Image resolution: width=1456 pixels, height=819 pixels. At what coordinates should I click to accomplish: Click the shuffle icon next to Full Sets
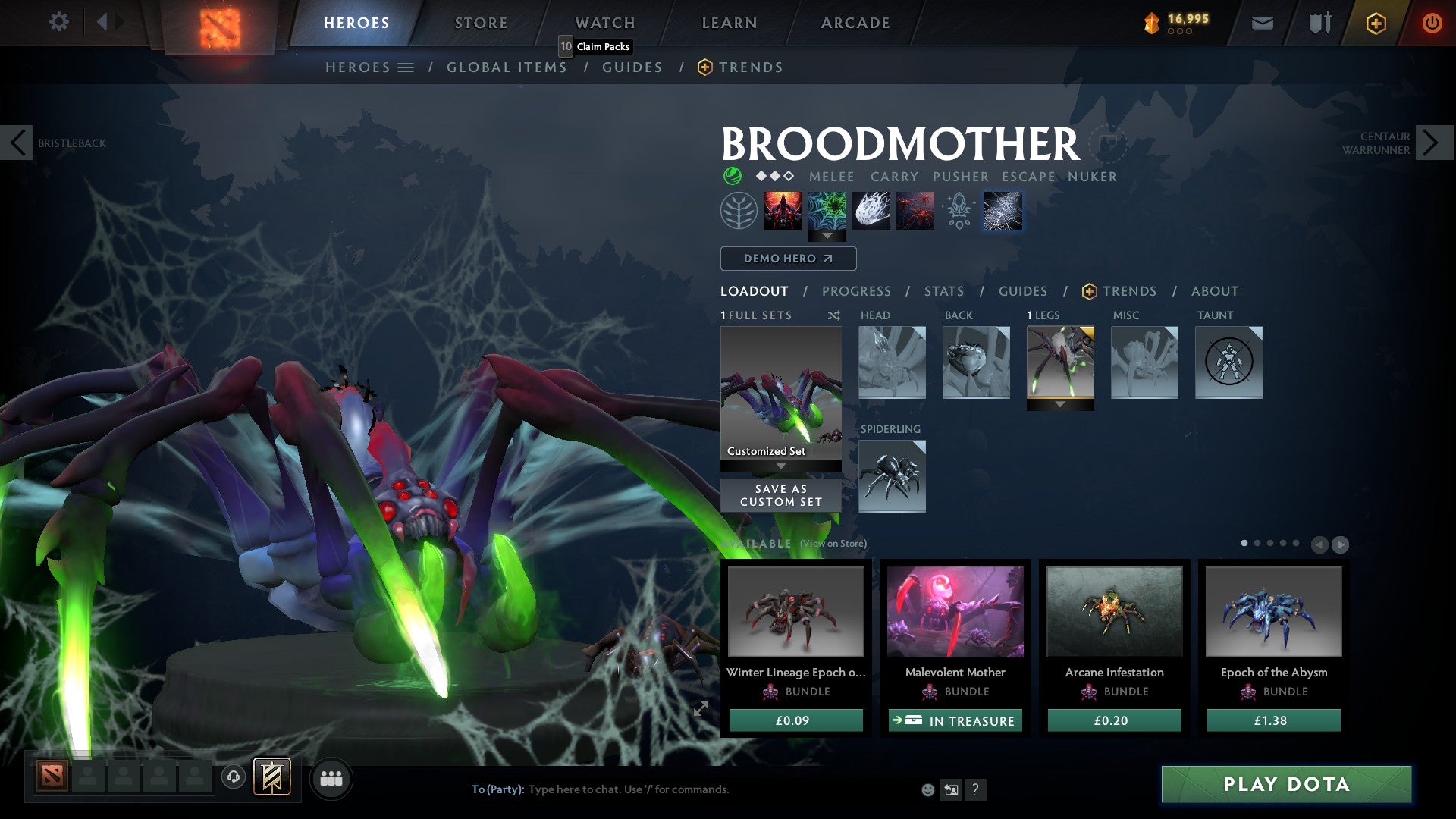pos(834,315)
